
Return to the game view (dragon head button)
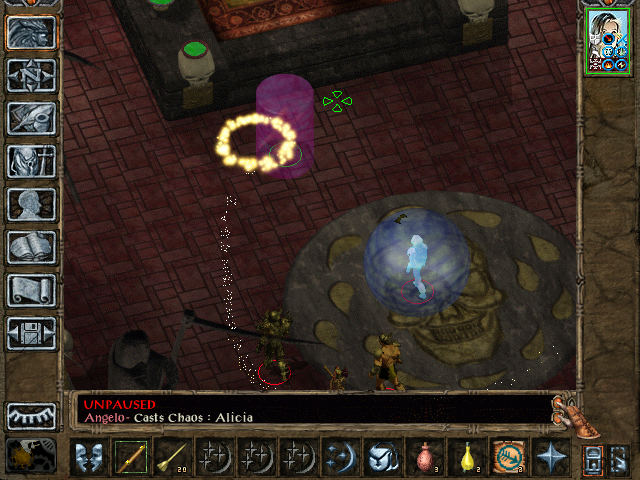tap(31, 32)
